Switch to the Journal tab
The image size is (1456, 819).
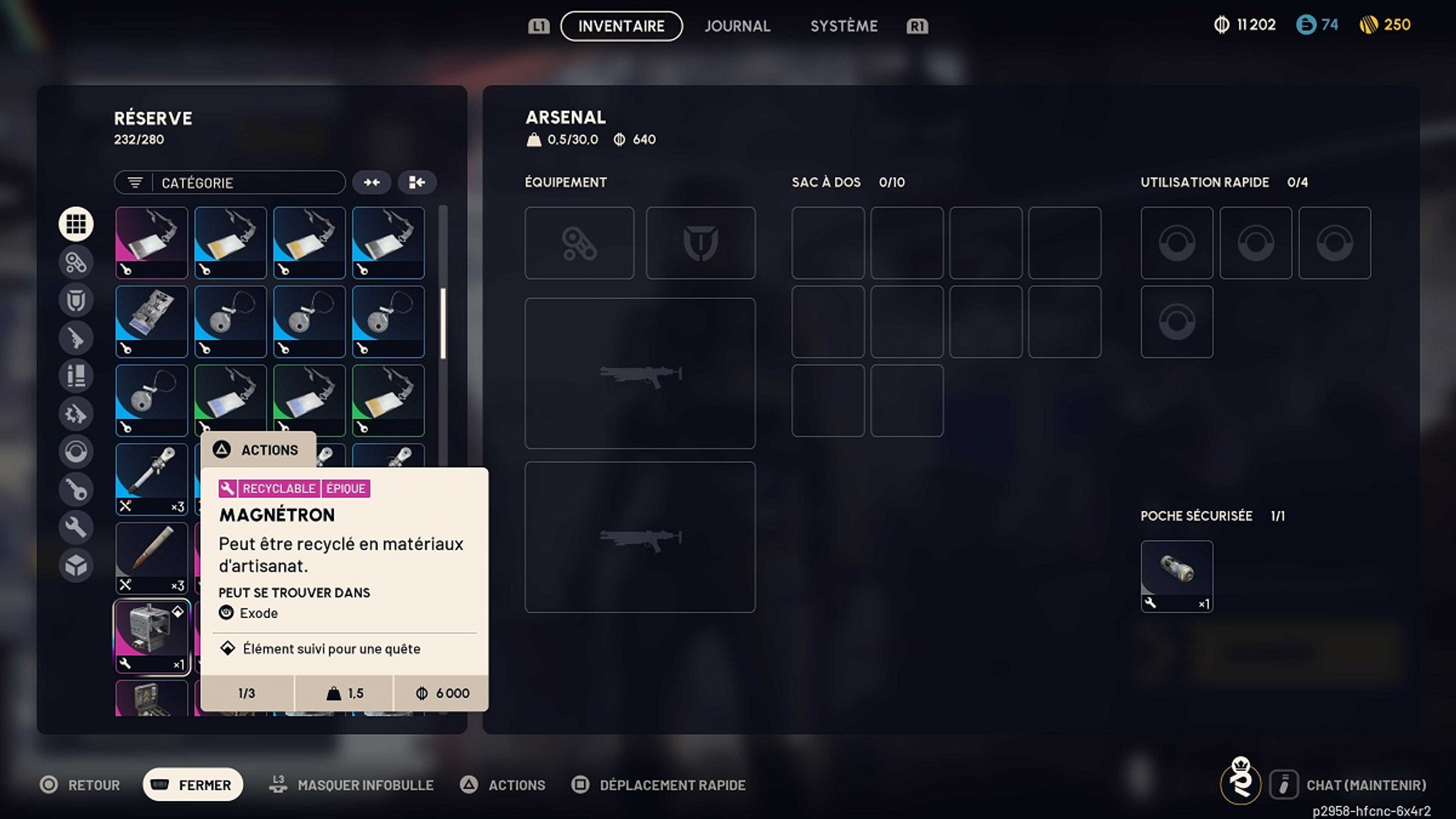(x=736, y=25)
